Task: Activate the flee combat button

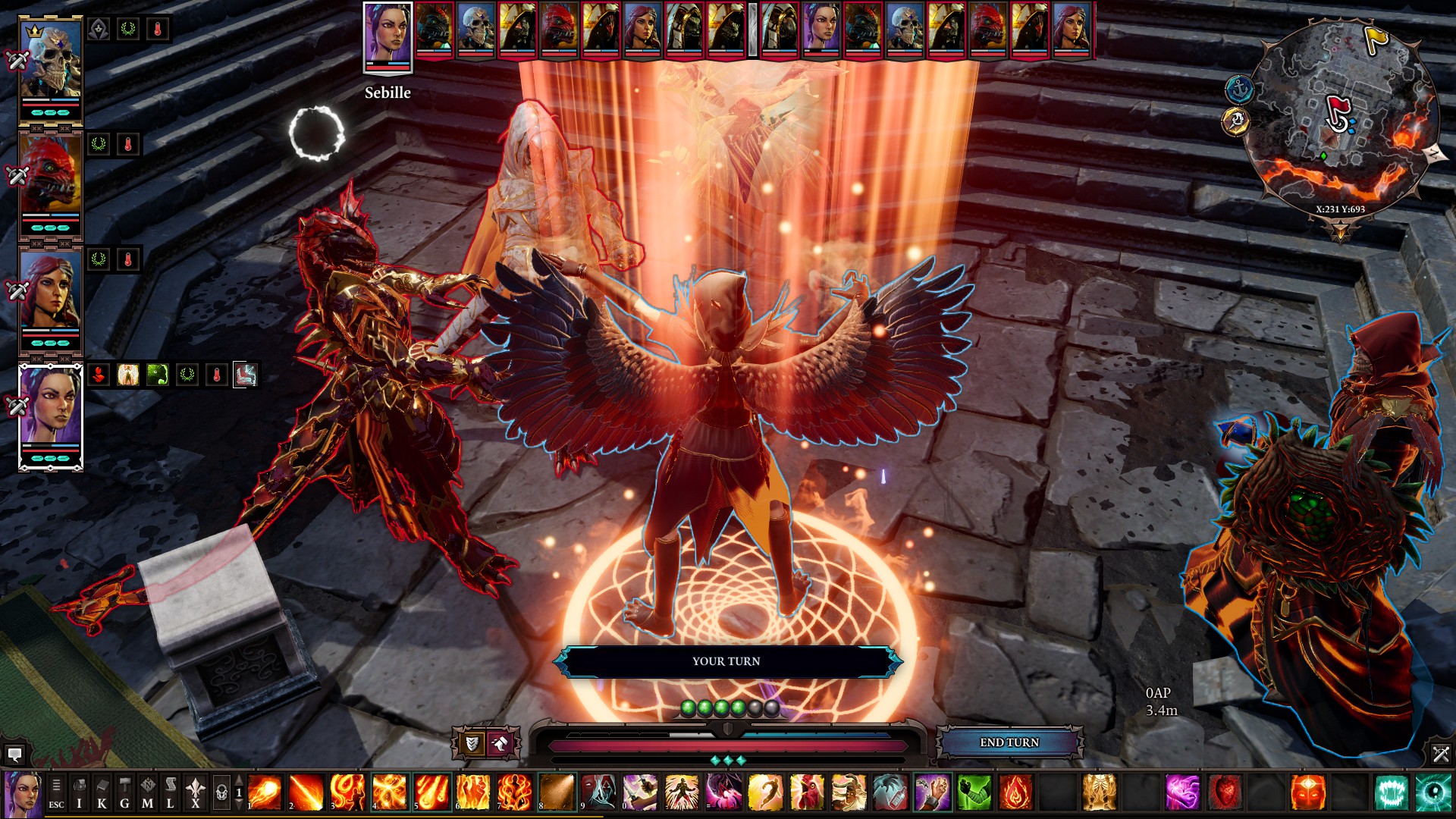Action: [x=500, y=744]
